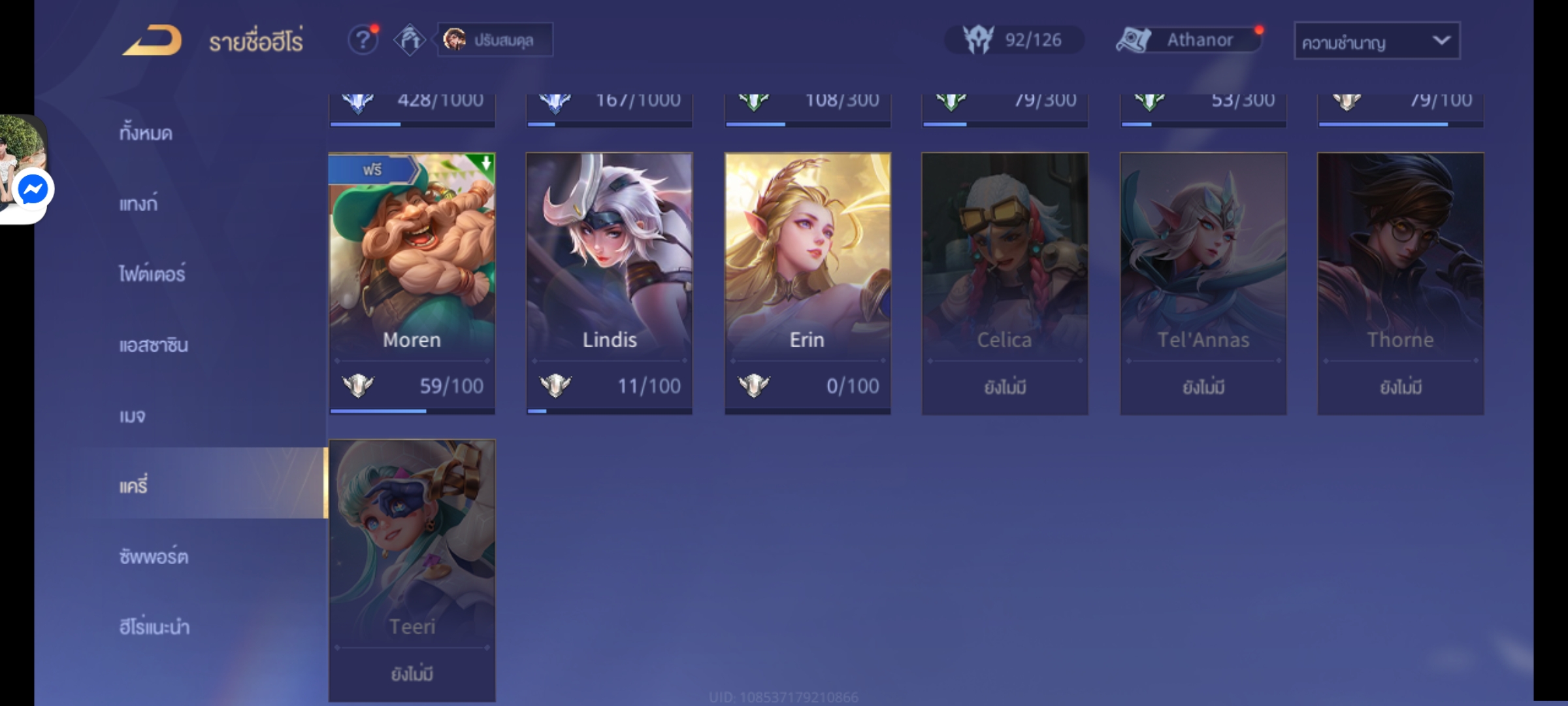The image size is (1568, 706).
Task: Open the question mark help icon
Action: coord(363,41)
